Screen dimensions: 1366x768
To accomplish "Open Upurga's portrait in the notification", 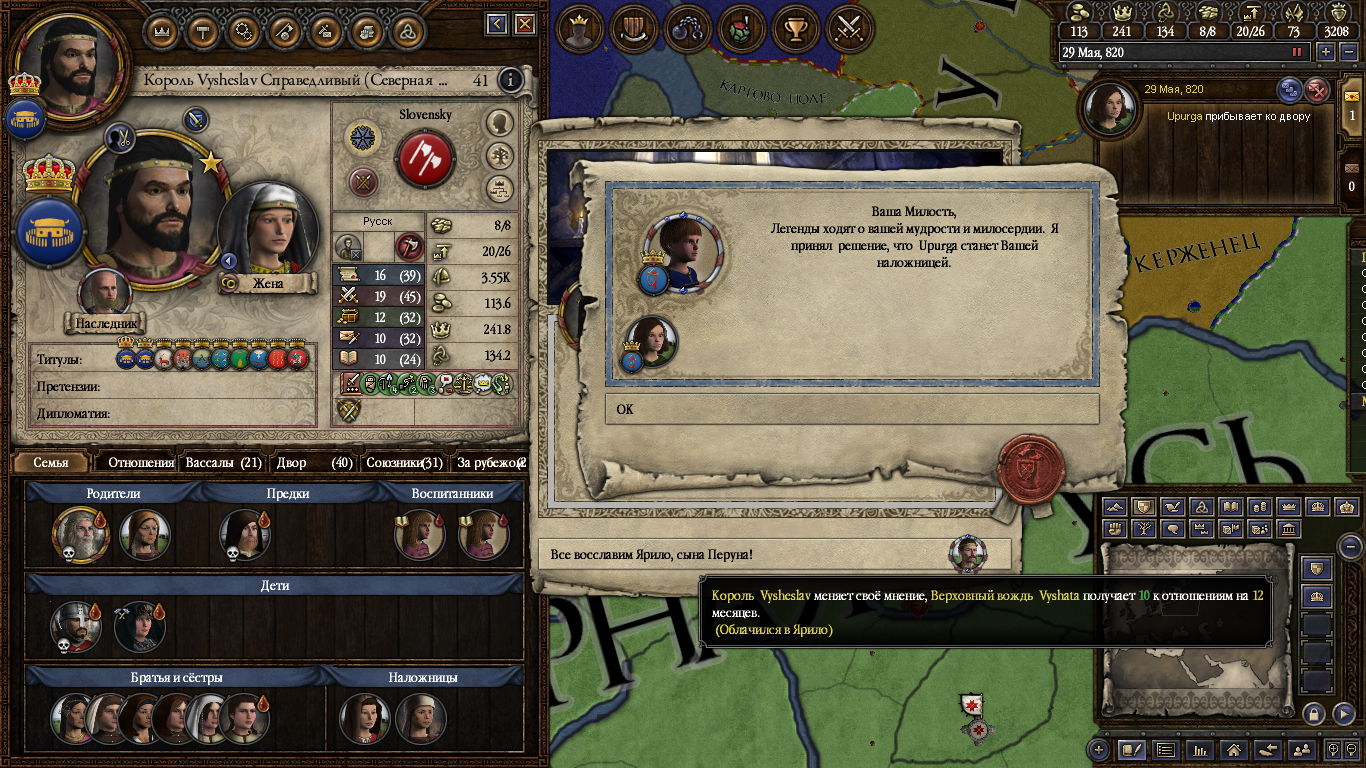I will pyautogui.click(x=1108, y=110).
